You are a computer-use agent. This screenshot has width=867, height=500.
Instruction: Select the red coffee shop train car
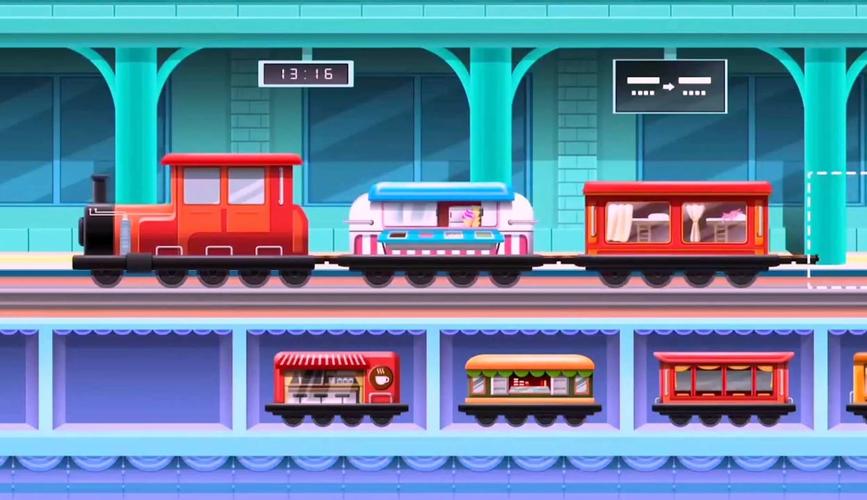[x=336, y=380]
